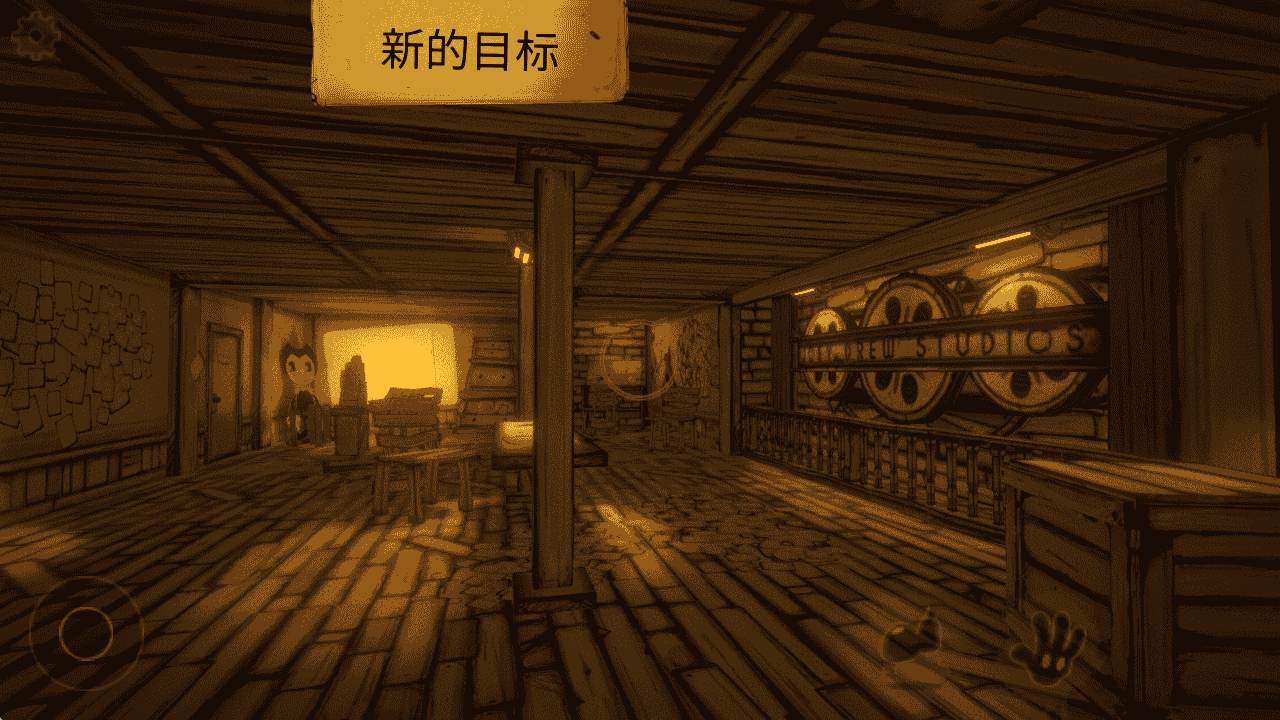Tap the virtual joystick movement control
The height and width of the screenshot is (720, 1280).
pyautogui.click(x=88, y=632)
